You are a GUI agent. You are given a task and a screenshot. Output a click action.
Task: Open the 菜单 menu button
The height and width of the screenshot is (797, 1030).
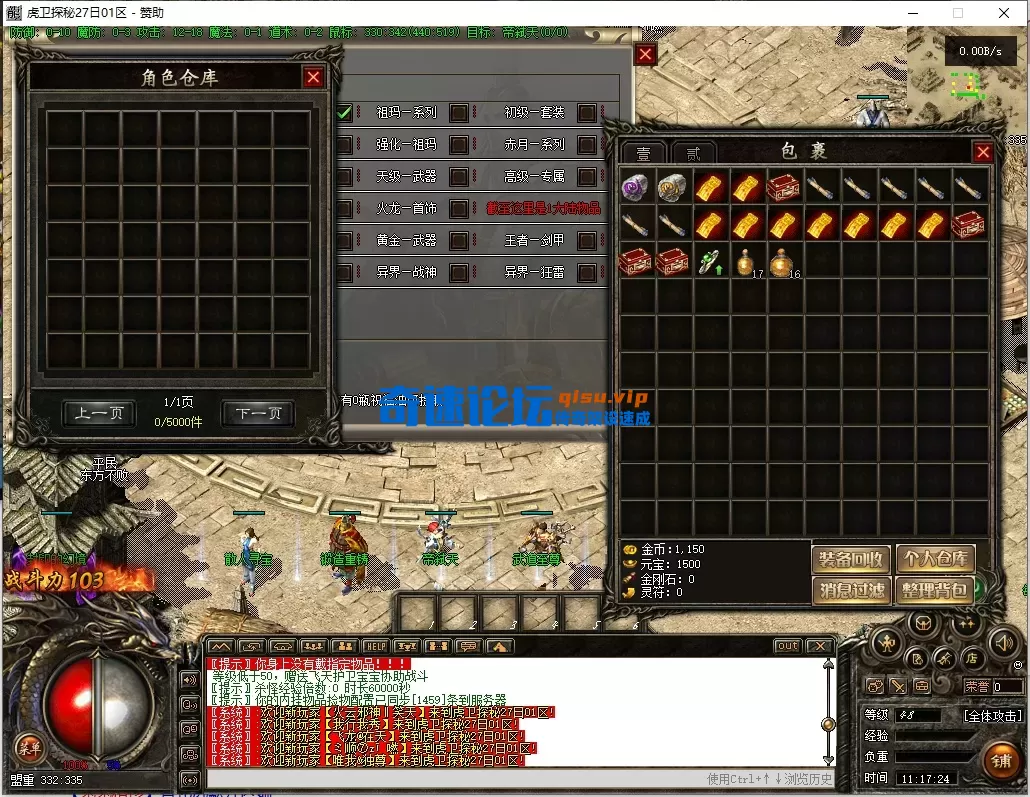point(28,746)
